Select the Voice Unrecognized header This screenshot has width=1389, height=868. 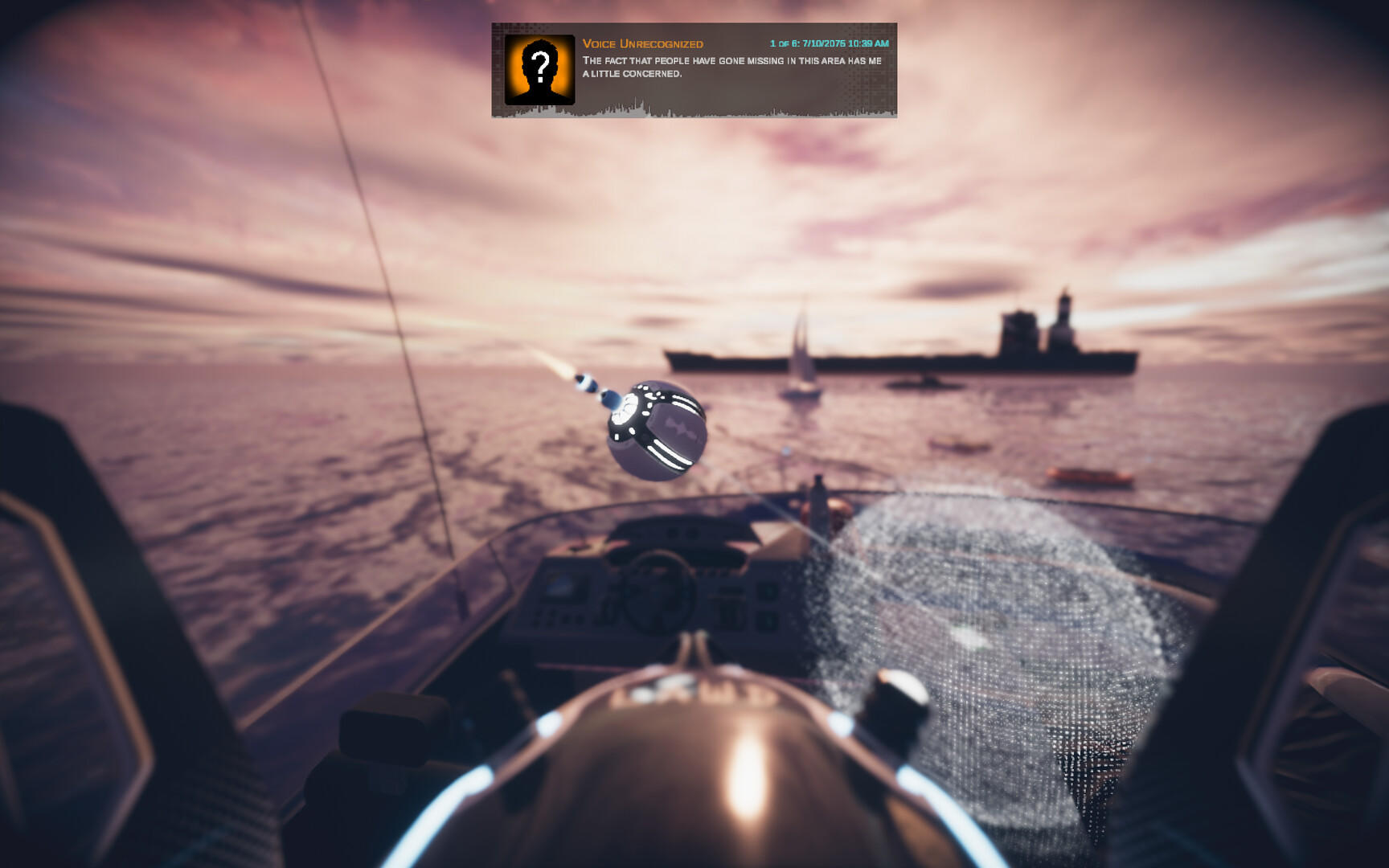(x=643, y=44)
